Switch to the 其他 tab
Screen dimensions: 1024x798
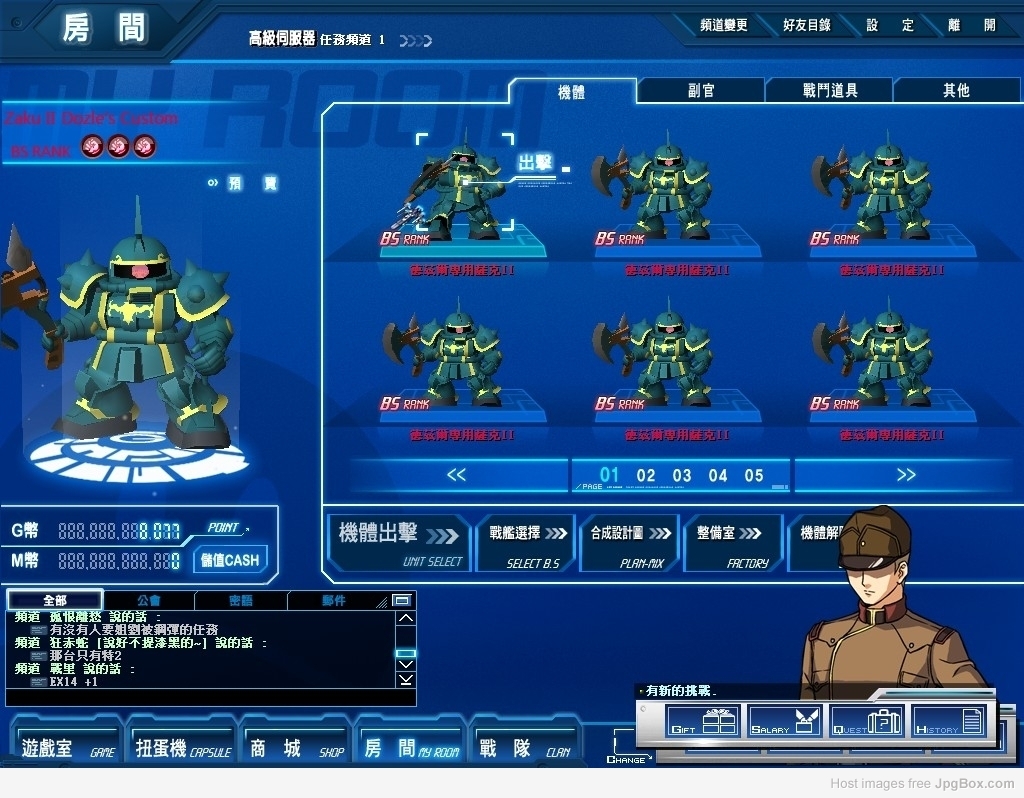(956, 91)
